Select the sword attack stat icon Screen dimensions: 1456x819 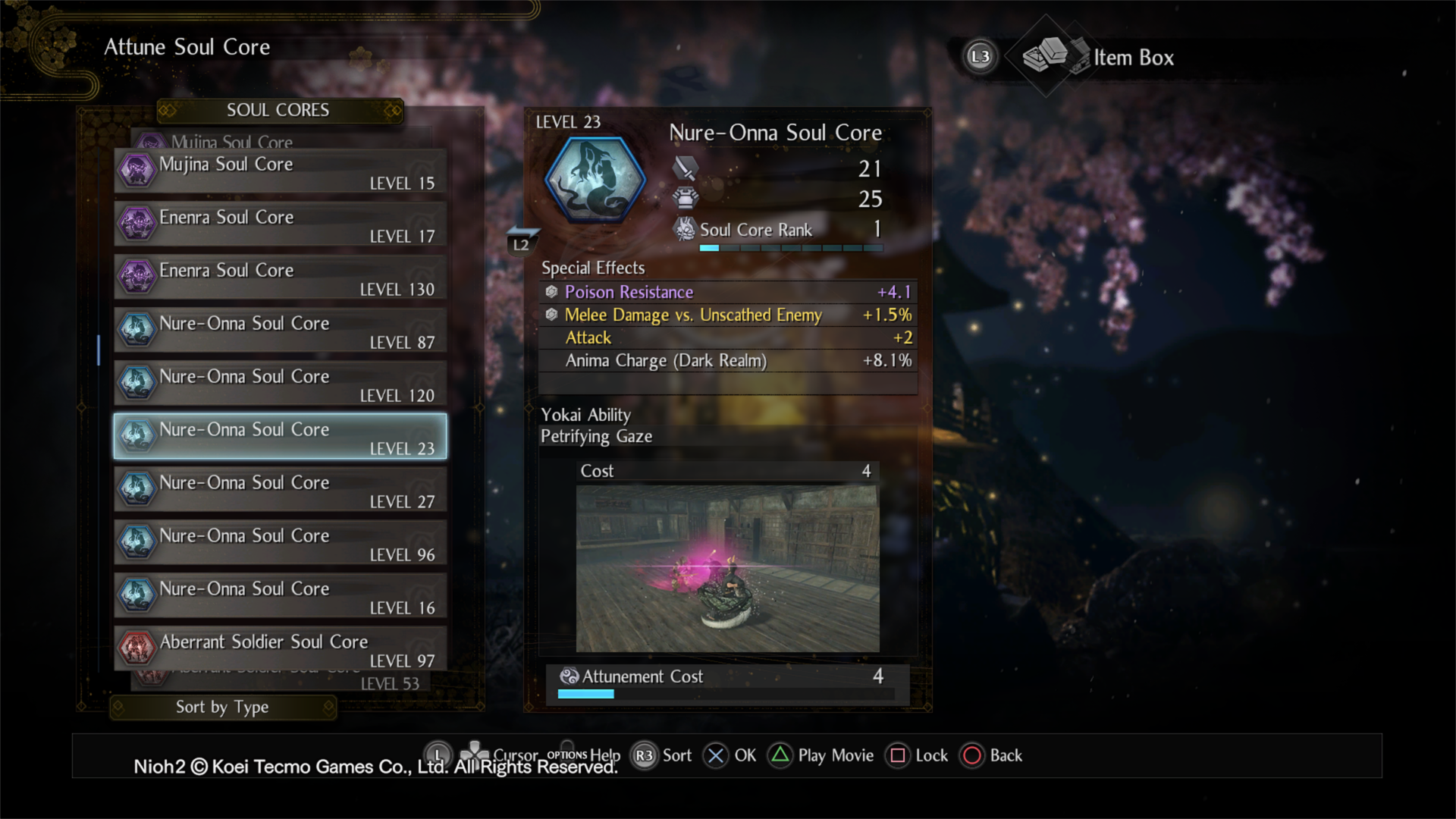coord(687,168)
